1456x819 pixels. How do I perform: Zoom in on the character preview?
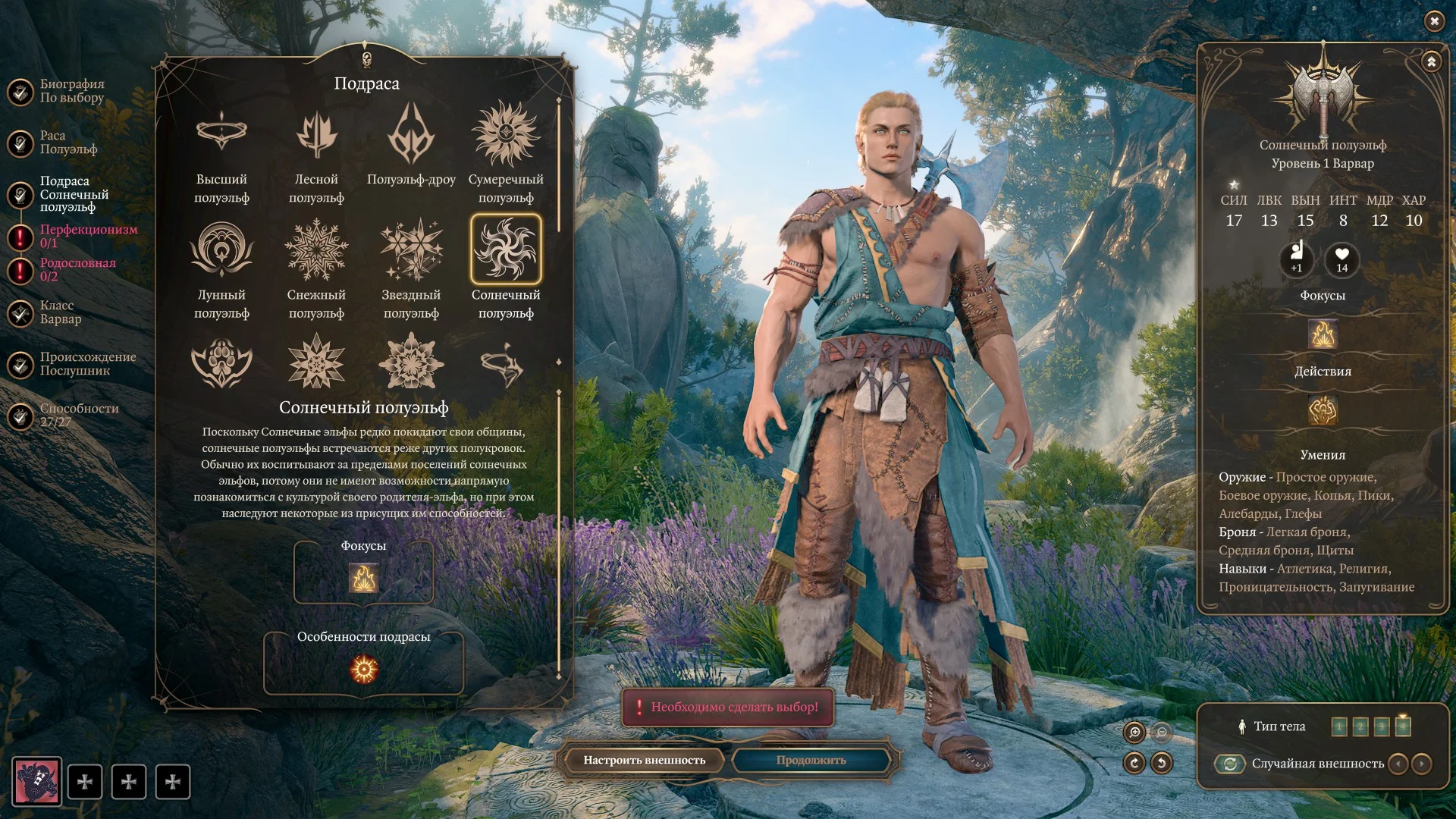point(1134,732)
